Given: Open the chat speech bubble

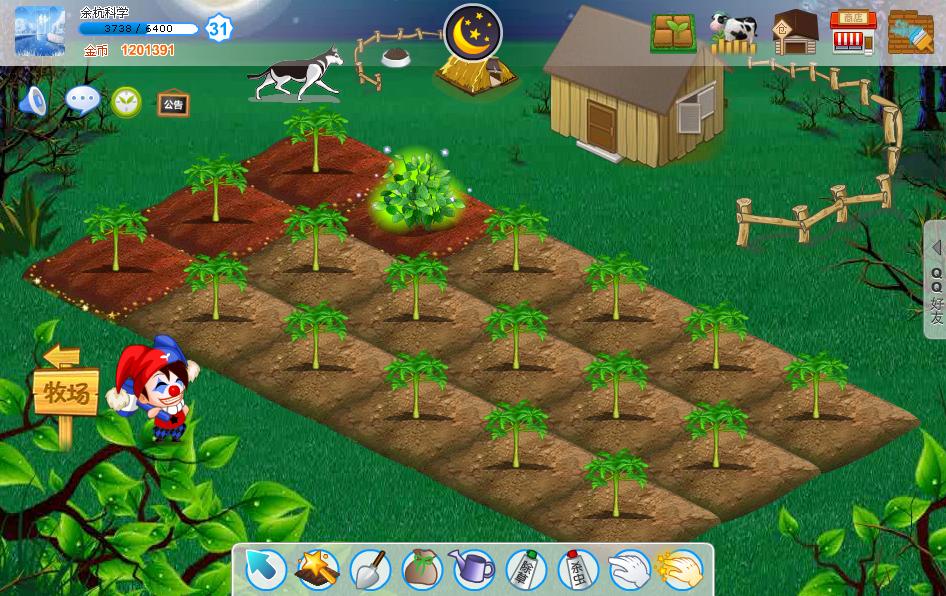Looking at the screenshot, I should (x=82, y=100).
